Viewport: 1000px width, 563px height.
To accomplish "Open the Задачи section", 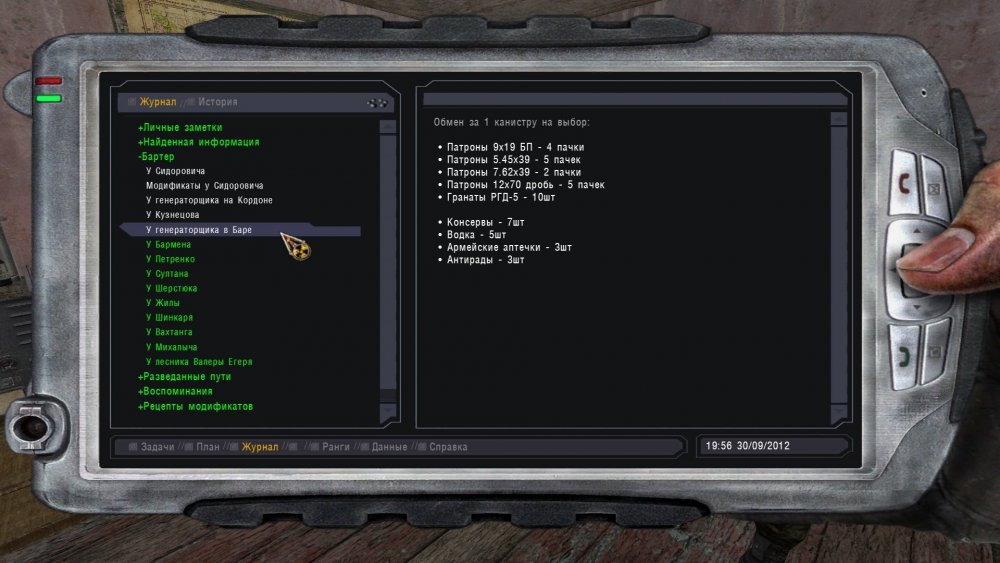I will click(157, 447).
